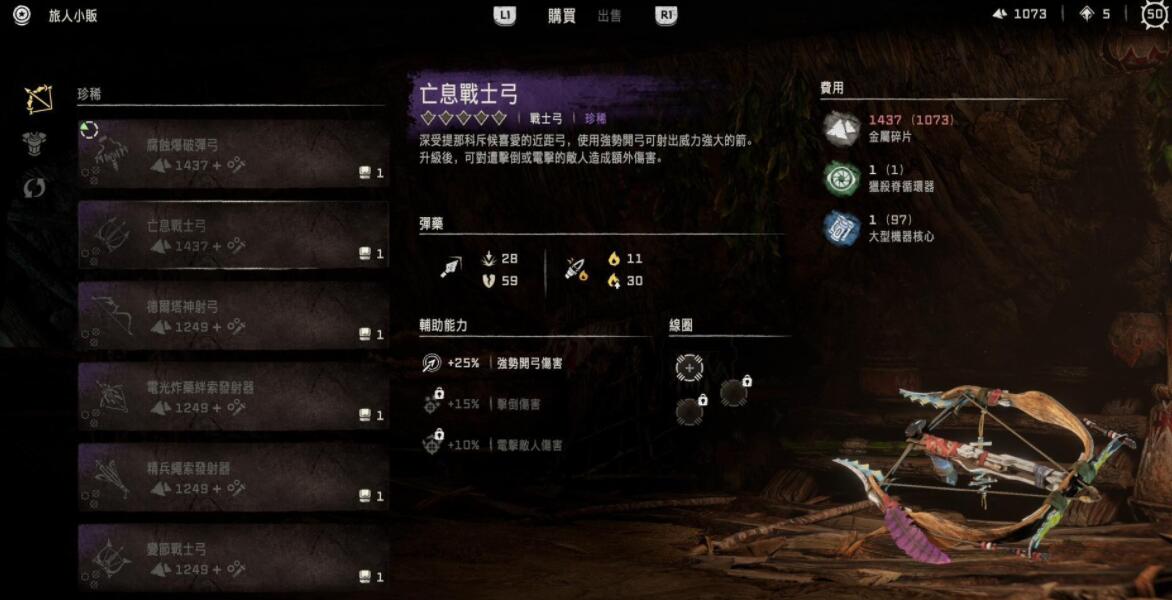Select the 購買 (Buy) tab
The image size is (1172, 600).
(562, 15)
